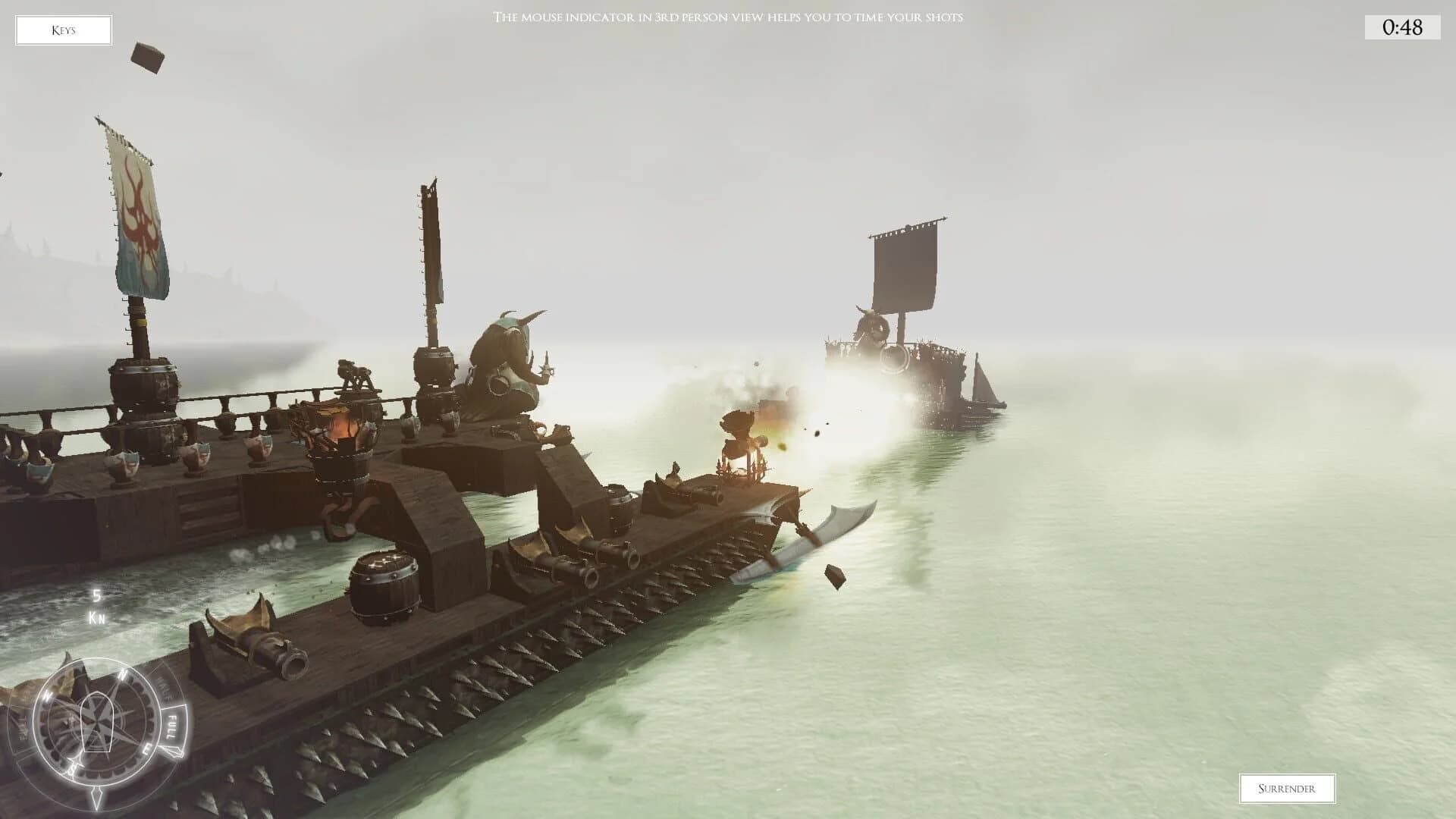The image size is (1456, 819).
Task: Click the throttle pointer arrow on the speed arc
Action: (x=173, y=751)
